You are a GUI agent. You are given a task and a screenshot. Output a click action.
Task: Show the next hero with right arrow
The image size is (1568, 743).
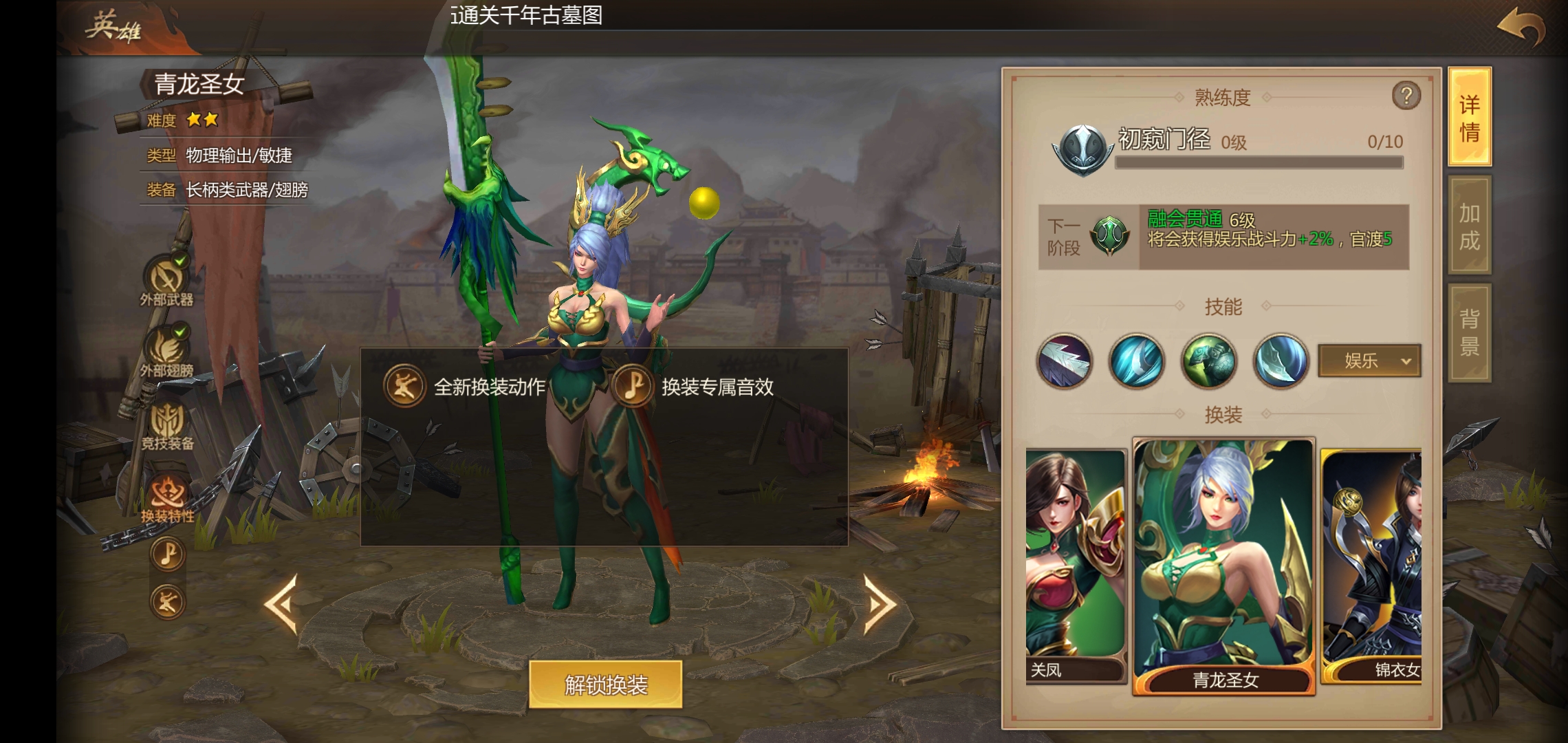[x=880, y=604]
